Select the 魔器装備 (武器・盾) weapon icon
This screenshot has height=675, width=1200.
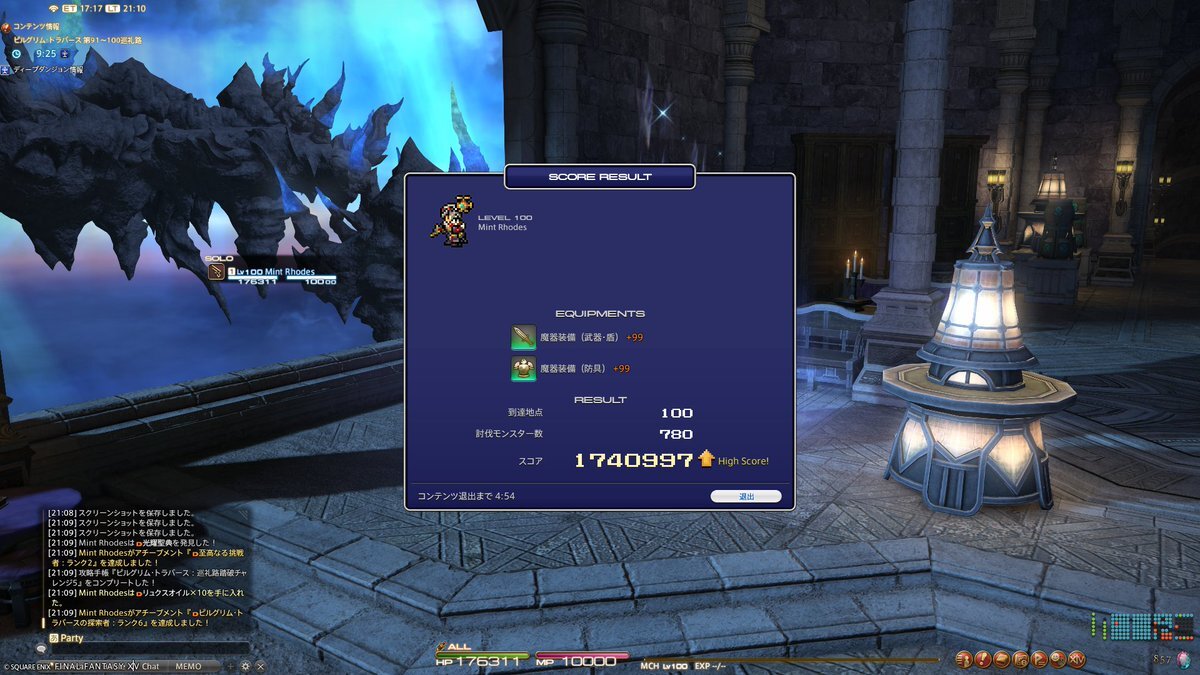(524, 337)
